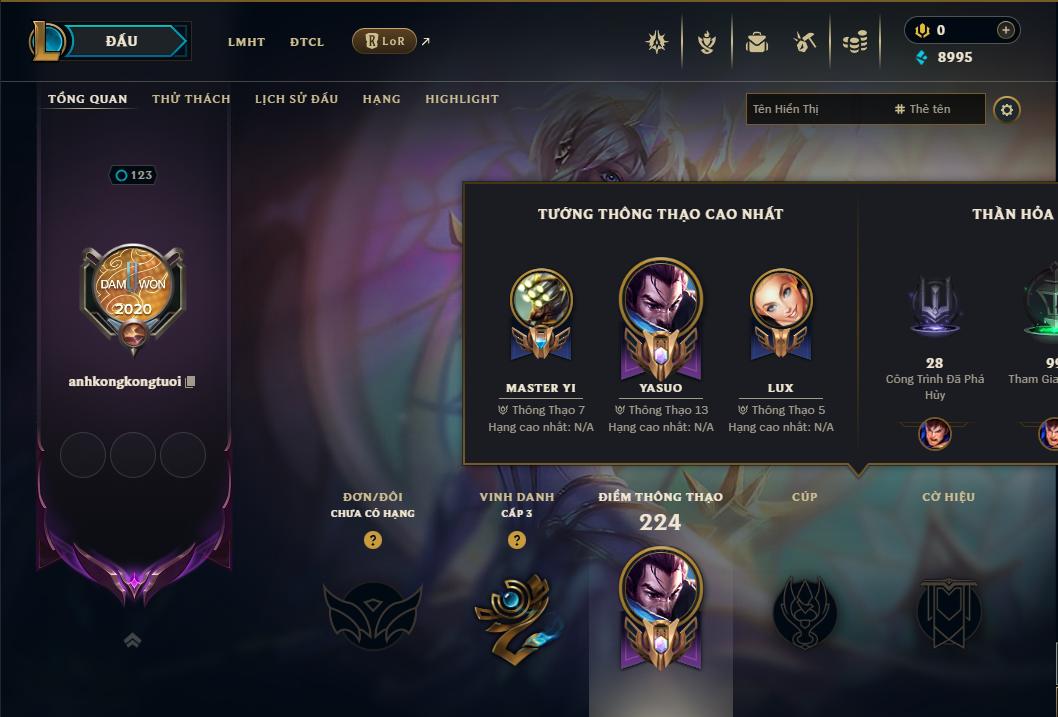Open the ĐTCL game mode page

[307, 42]
